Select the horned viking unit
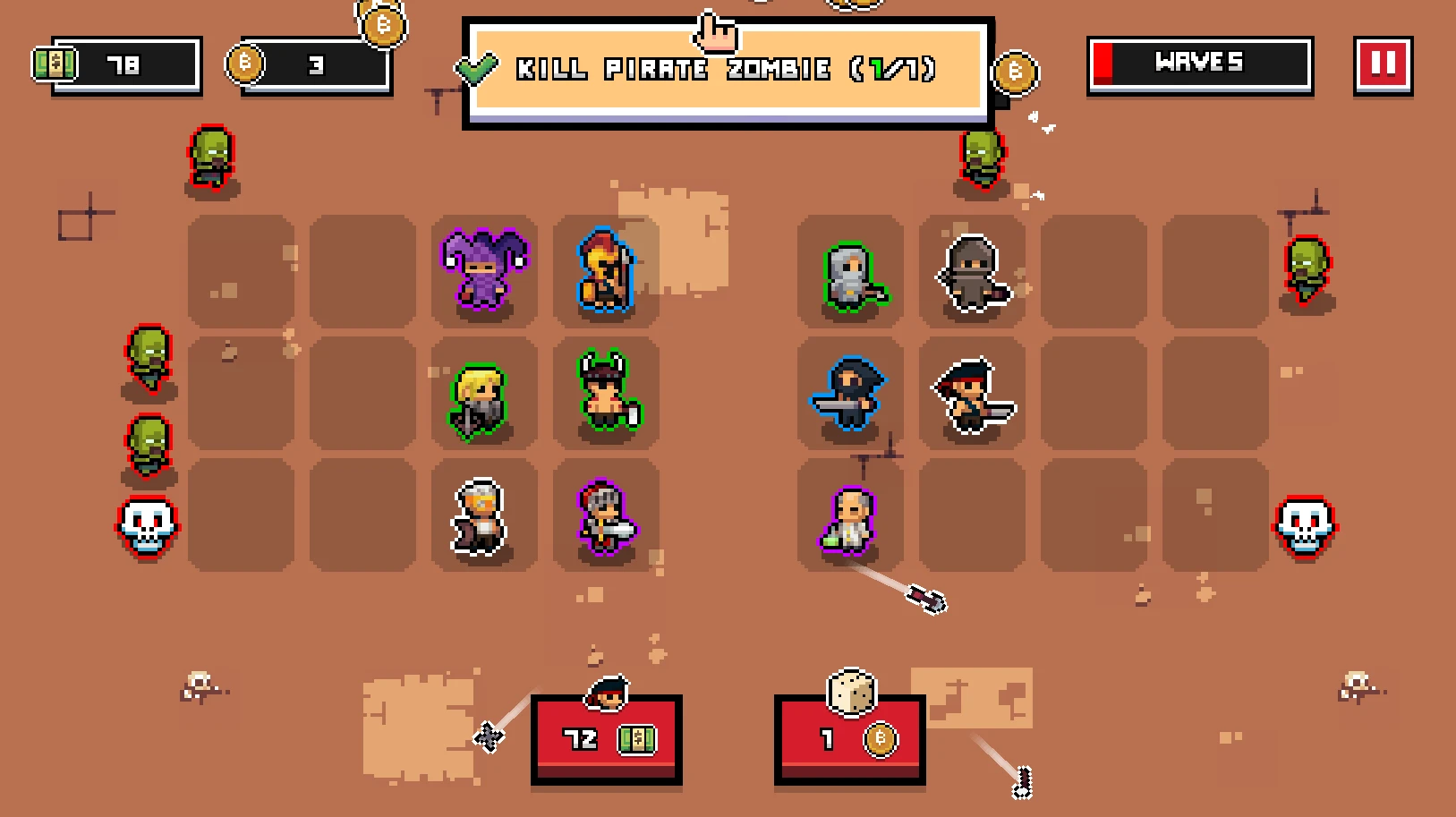 tap(604, 394)
